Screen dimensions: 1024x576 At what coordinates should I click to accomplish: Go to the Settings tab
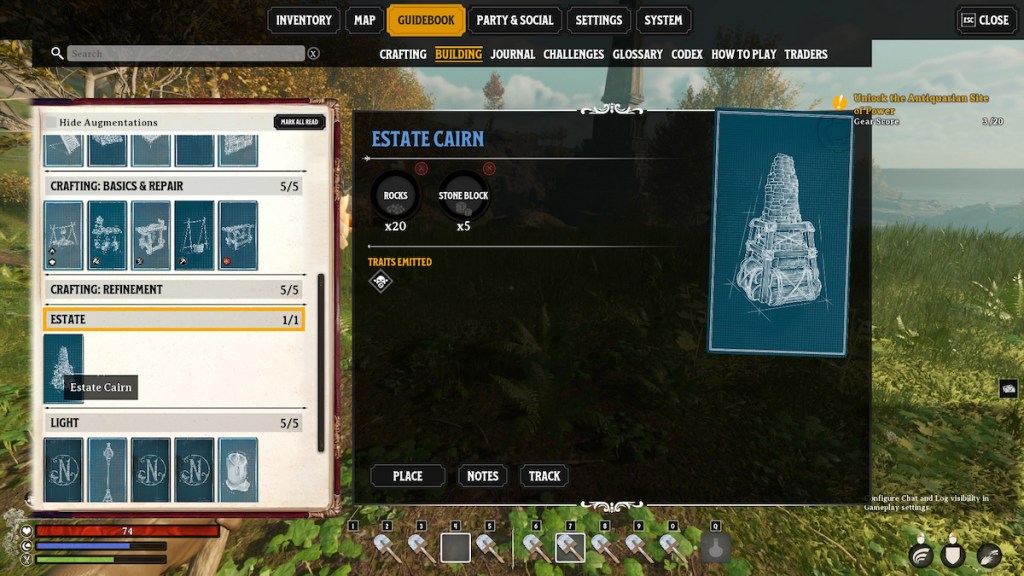599,20
